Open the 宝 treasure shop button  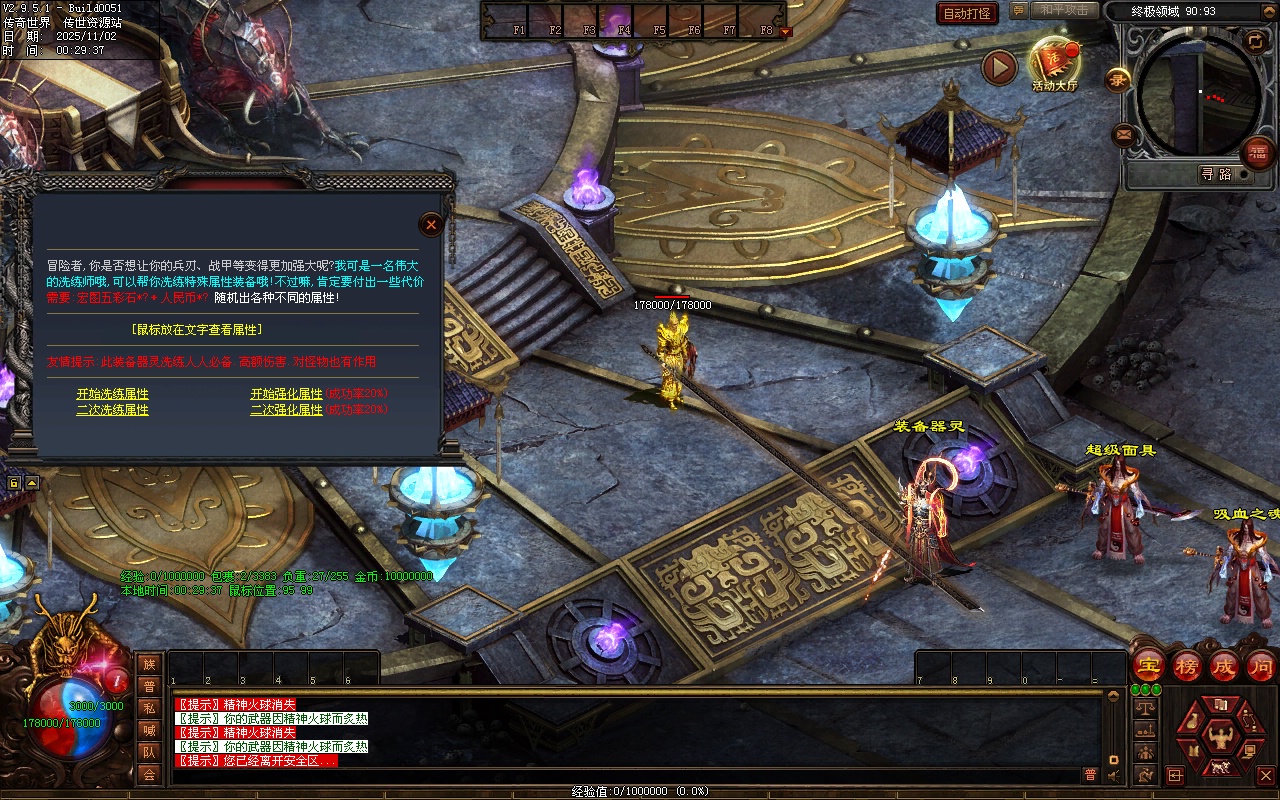point(1149,665)
